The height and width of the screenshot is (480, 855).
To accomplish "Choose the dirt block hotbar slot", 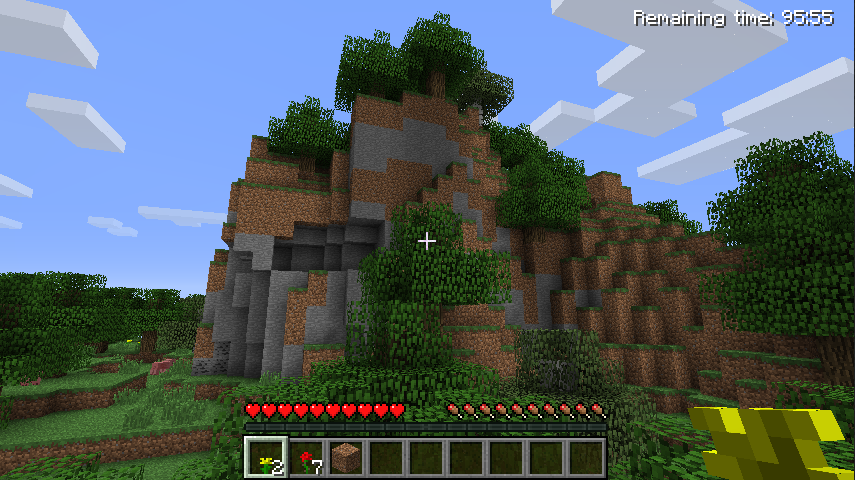I will coord(346,457).
